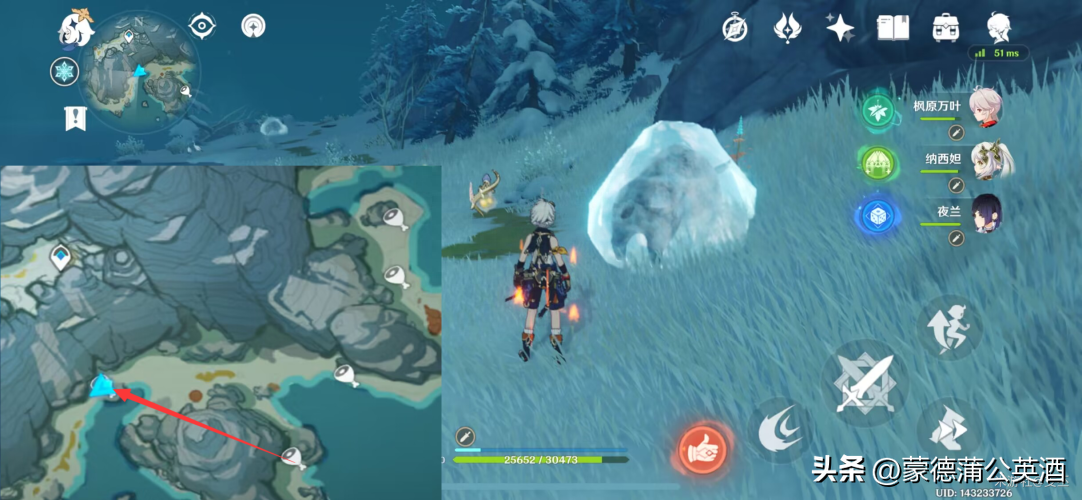Open the backpack inventory
Viewport: 1082px width, 500px height.
click(x=945, y=27)
